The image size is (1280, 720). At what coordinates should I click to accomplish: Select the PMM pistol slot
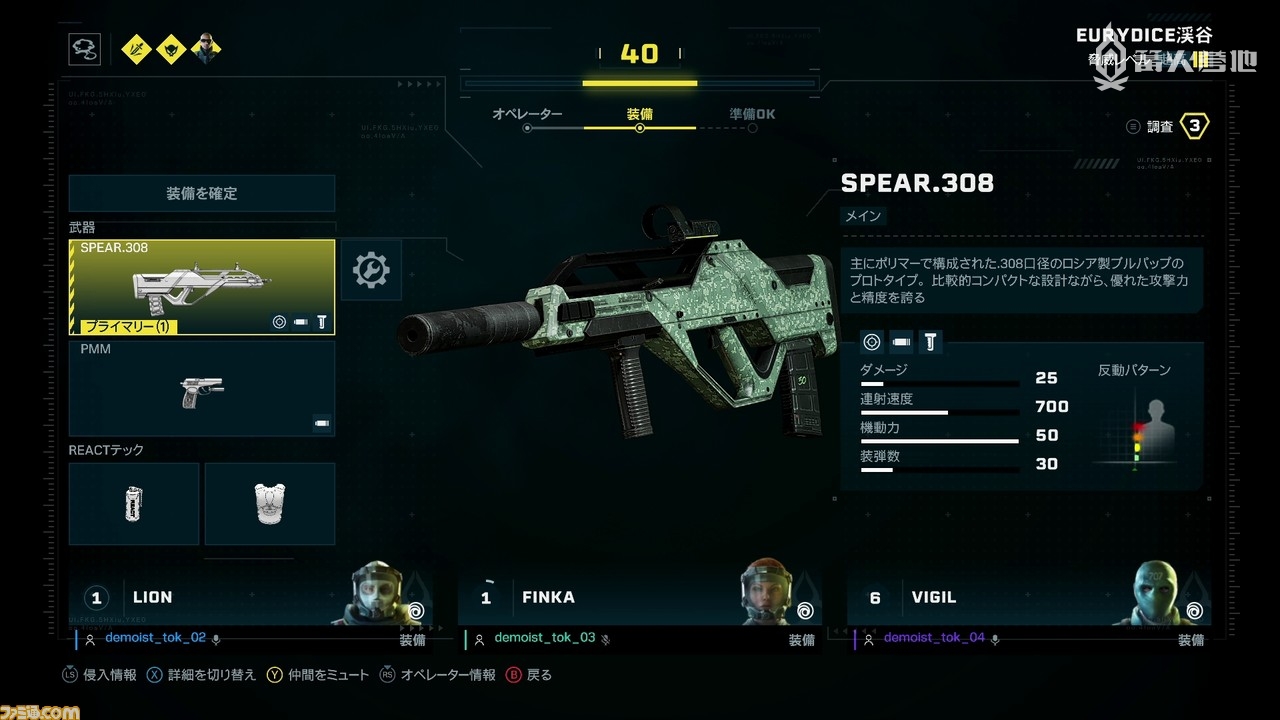click(202, 389)
